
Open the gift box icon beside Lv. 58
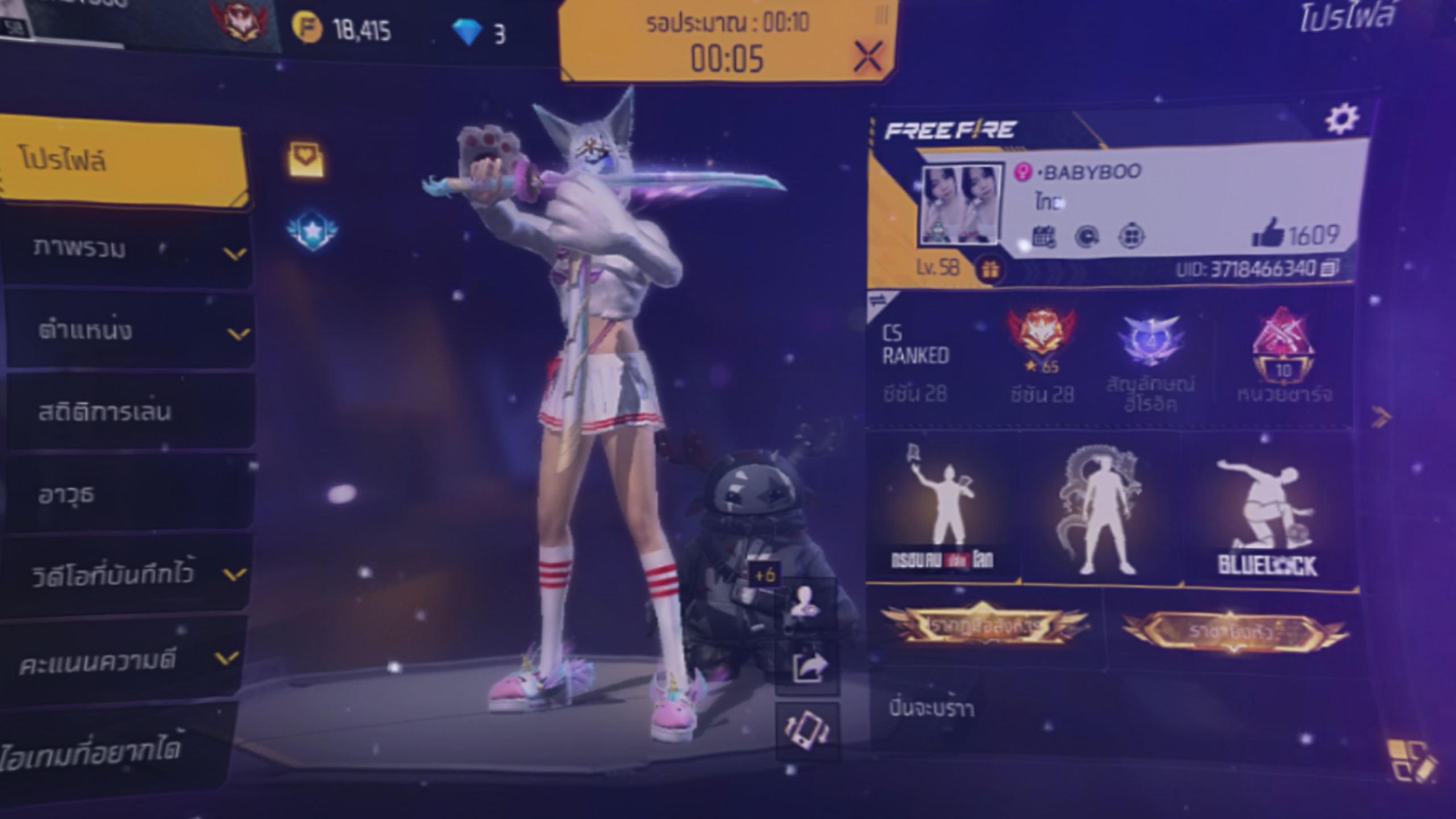(990, 269)
